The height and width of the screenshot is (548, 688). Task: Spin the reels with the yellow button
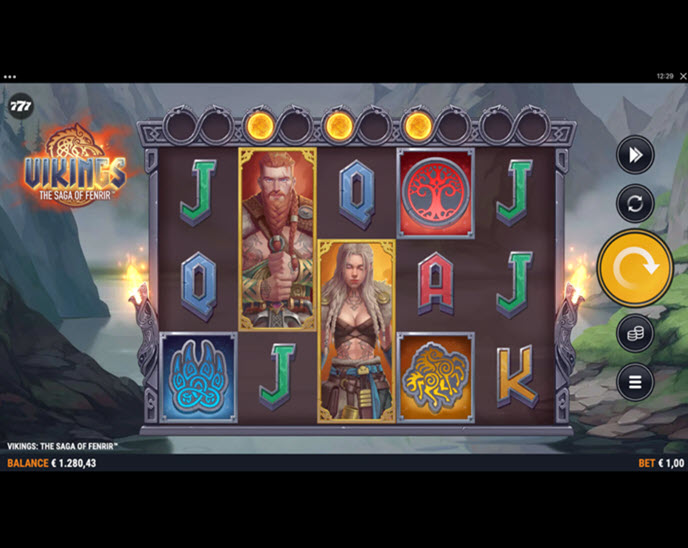tap(634, 267)
